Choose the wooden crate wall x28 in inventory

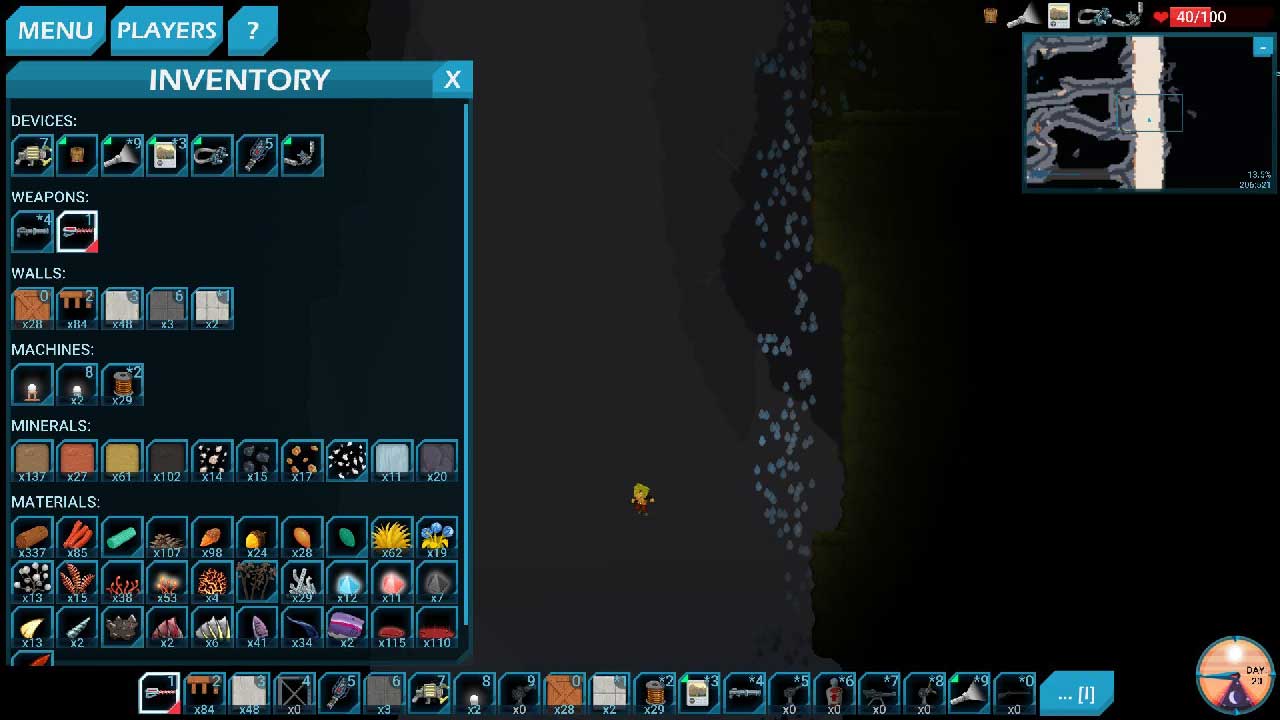point(32,308)
